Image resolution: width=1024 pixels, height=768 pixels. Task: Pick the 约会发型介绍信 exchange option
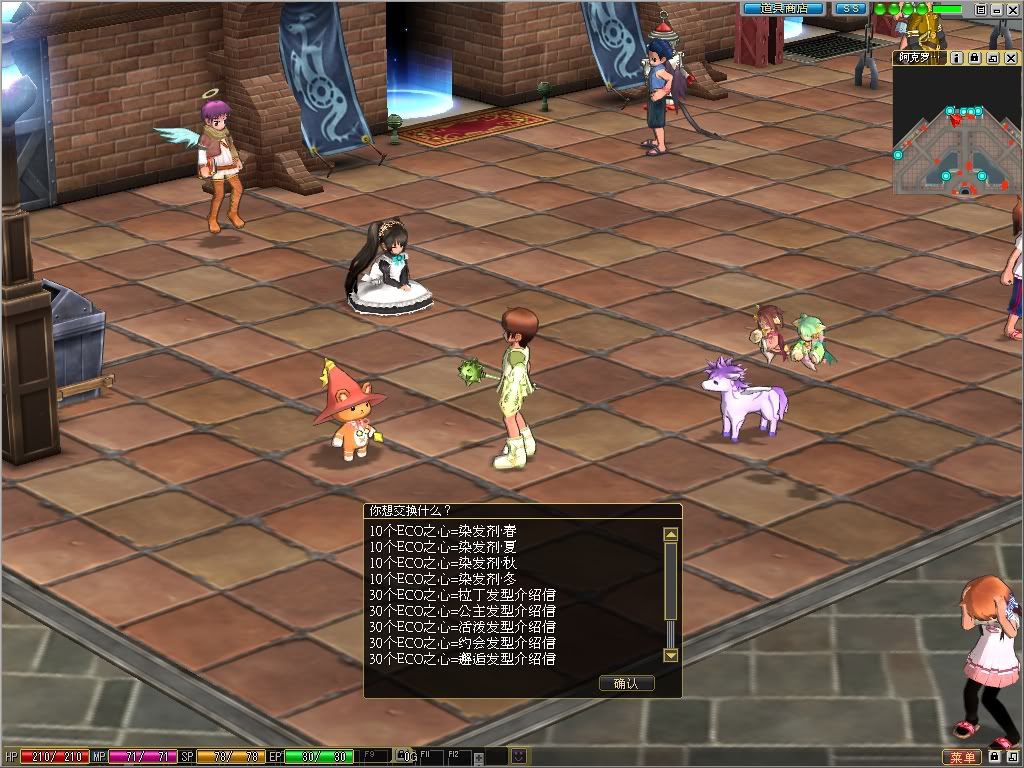point(462,642)
